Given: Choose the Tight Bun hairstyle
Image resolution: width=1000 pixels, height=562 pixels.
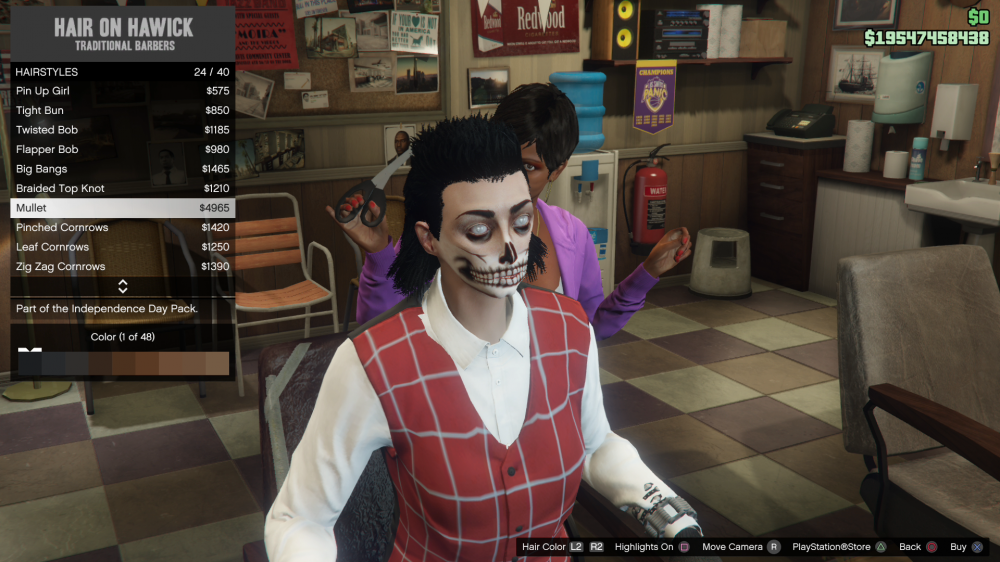Looking at the screenshot, I should 122,111.
